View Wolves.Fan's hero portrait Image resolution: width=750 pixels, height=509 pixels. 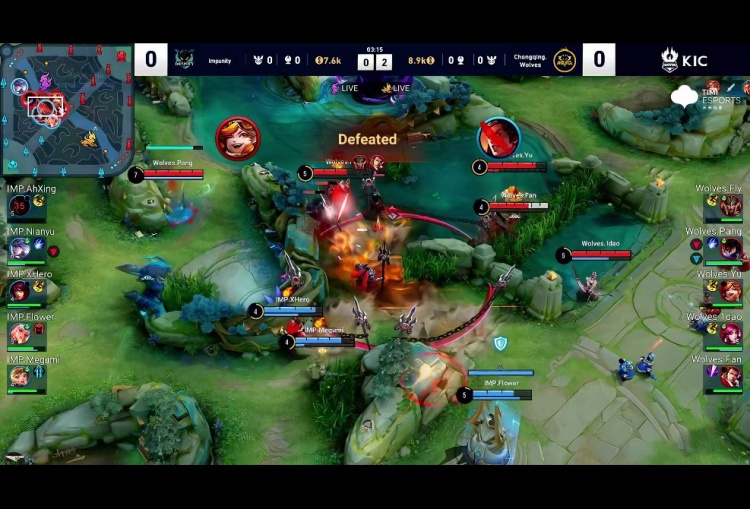731,376
